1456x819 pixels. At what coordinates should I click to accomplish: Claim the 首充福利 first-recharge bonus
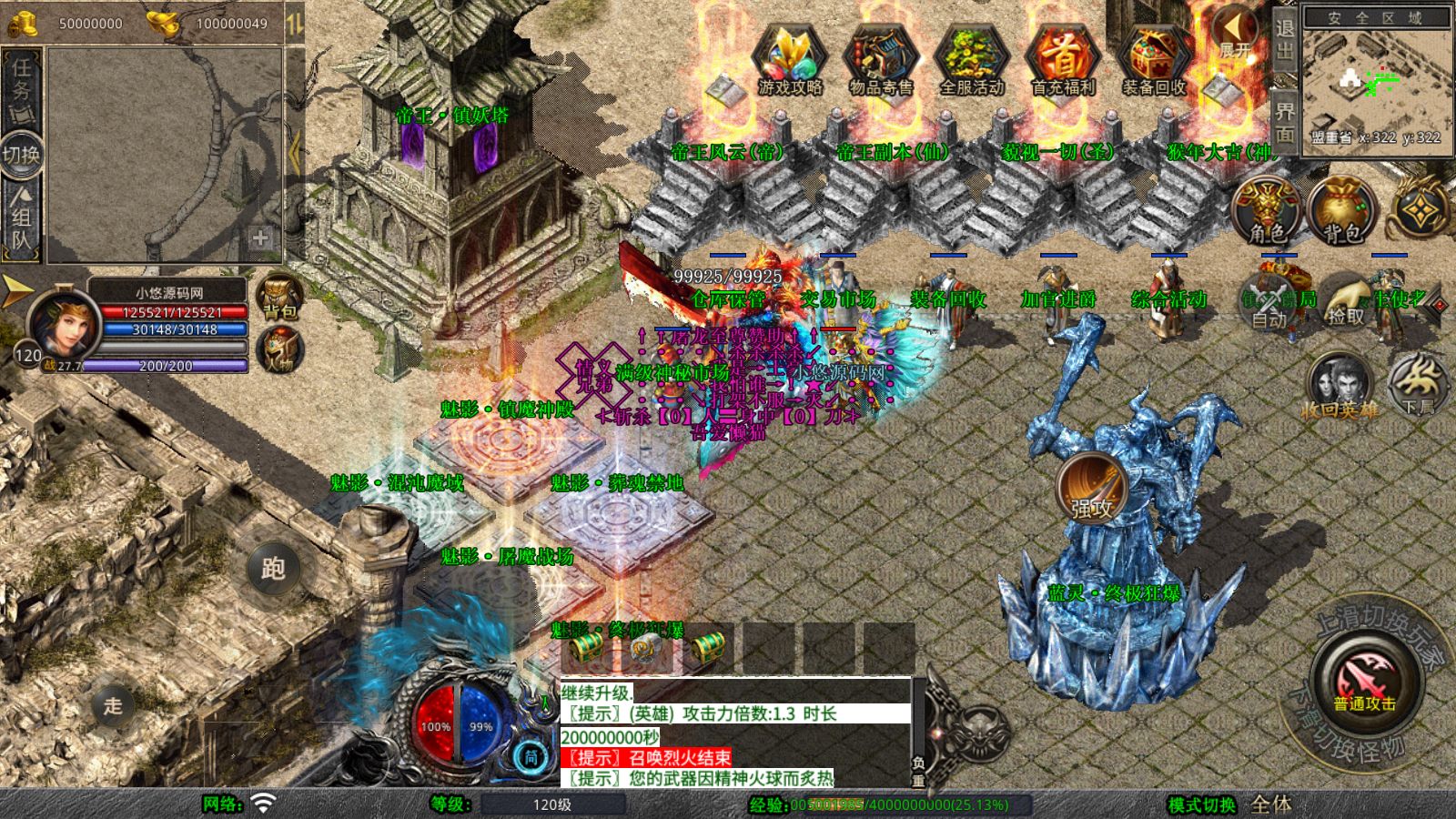coord(1063,58)
